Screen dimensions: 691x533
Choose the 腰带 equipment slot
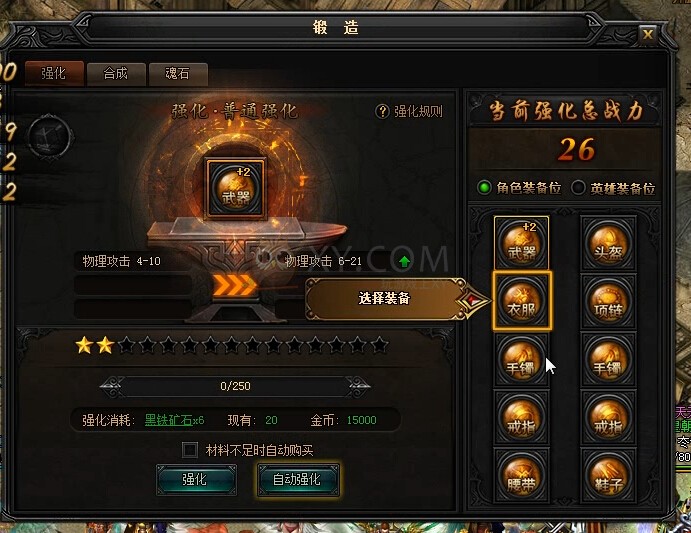pos(521,471)
